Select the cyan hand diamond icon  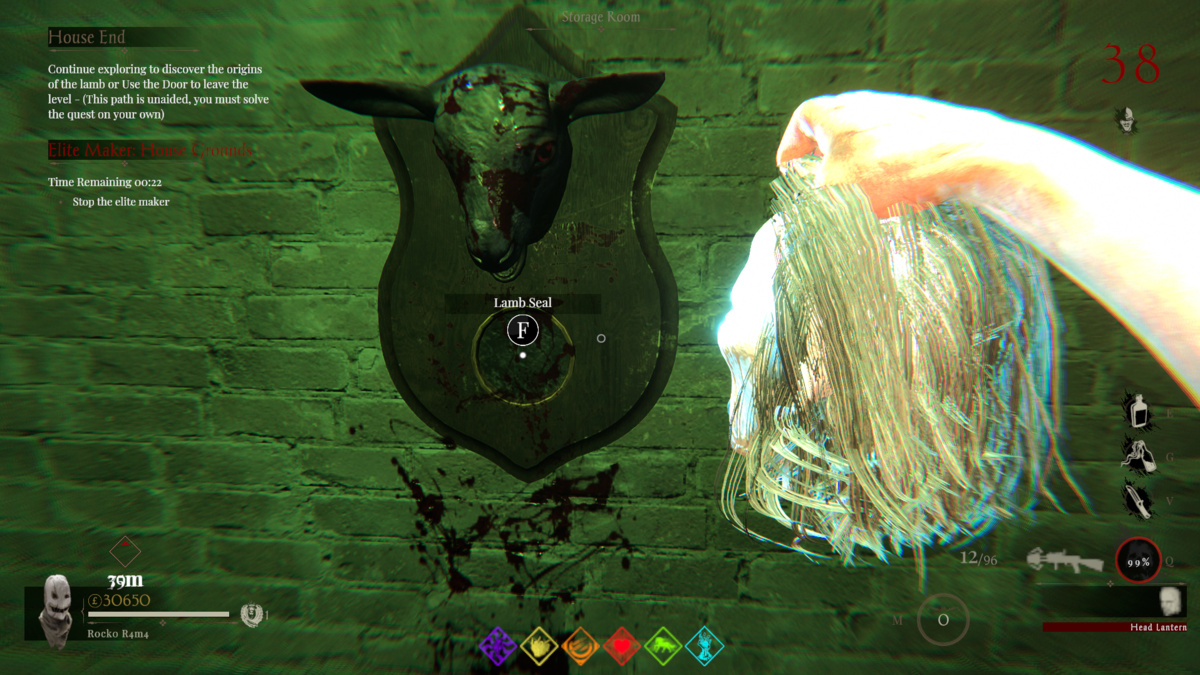click(x=705, y=647)
